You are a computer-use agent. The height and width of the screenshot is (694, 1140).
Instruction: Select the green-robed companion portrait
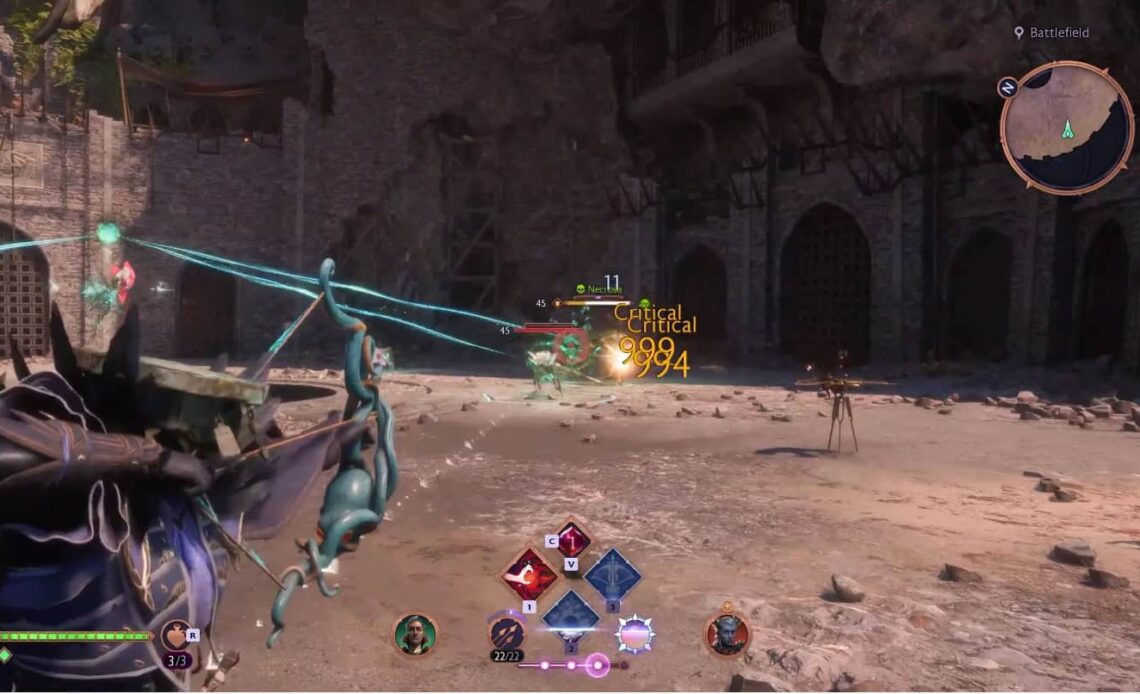tap(415, 634)
